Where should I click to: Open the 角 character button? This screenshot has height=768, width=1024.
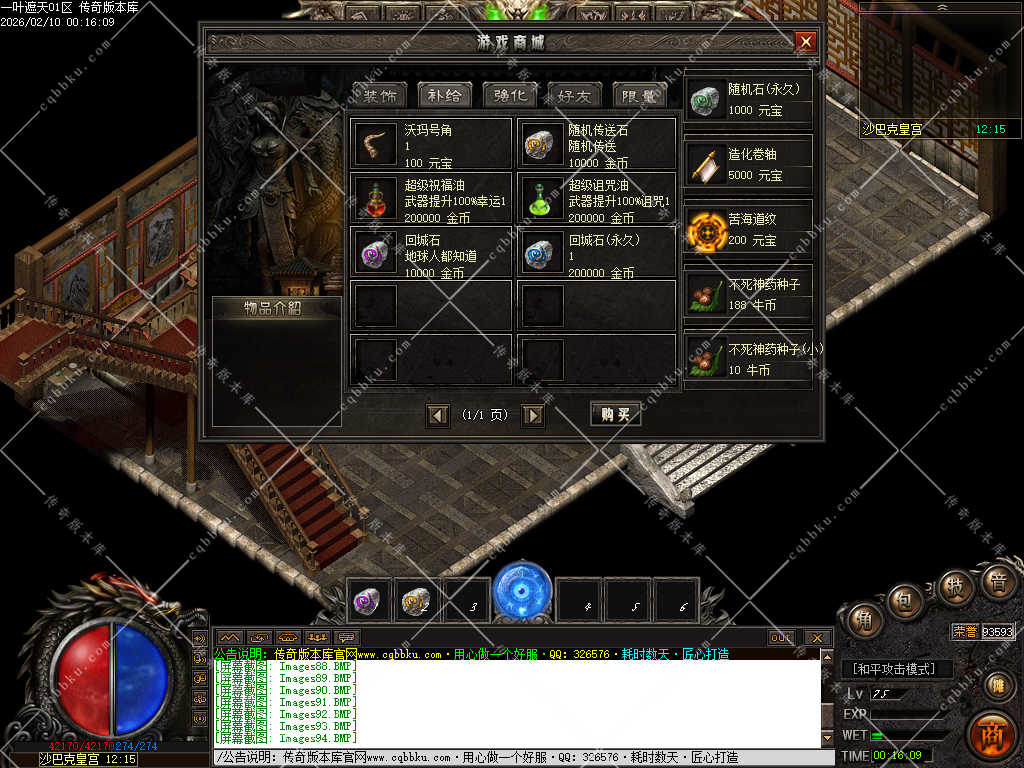pos(863,620)
